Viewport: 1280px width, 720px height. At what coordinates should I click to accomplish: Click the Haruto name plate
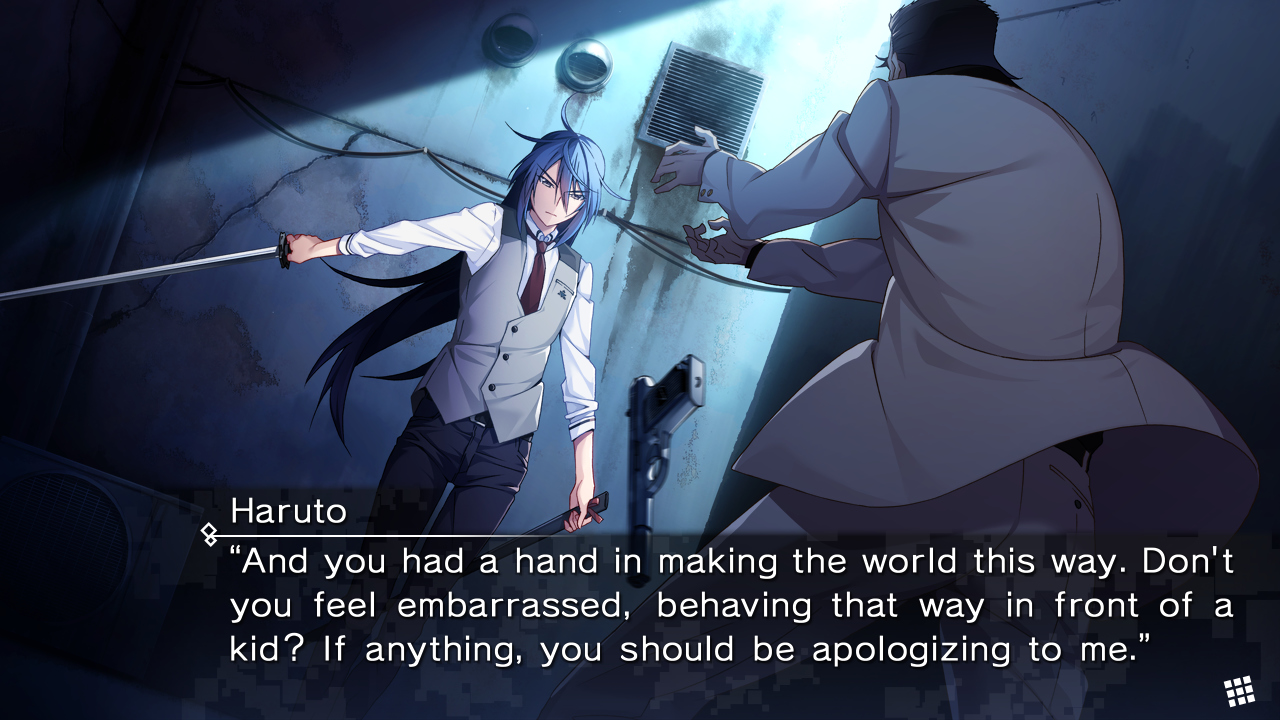coord(288,512)
